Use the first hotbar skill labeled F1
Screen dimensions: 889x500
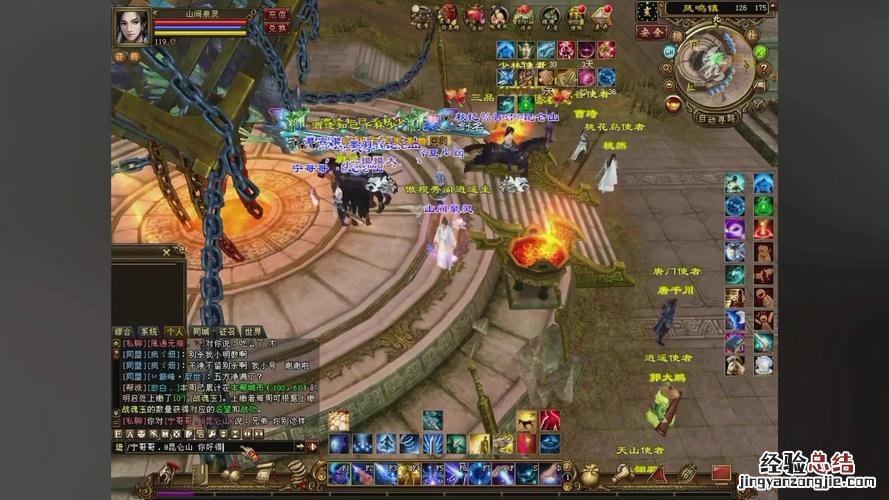click(x=338, y=473)
